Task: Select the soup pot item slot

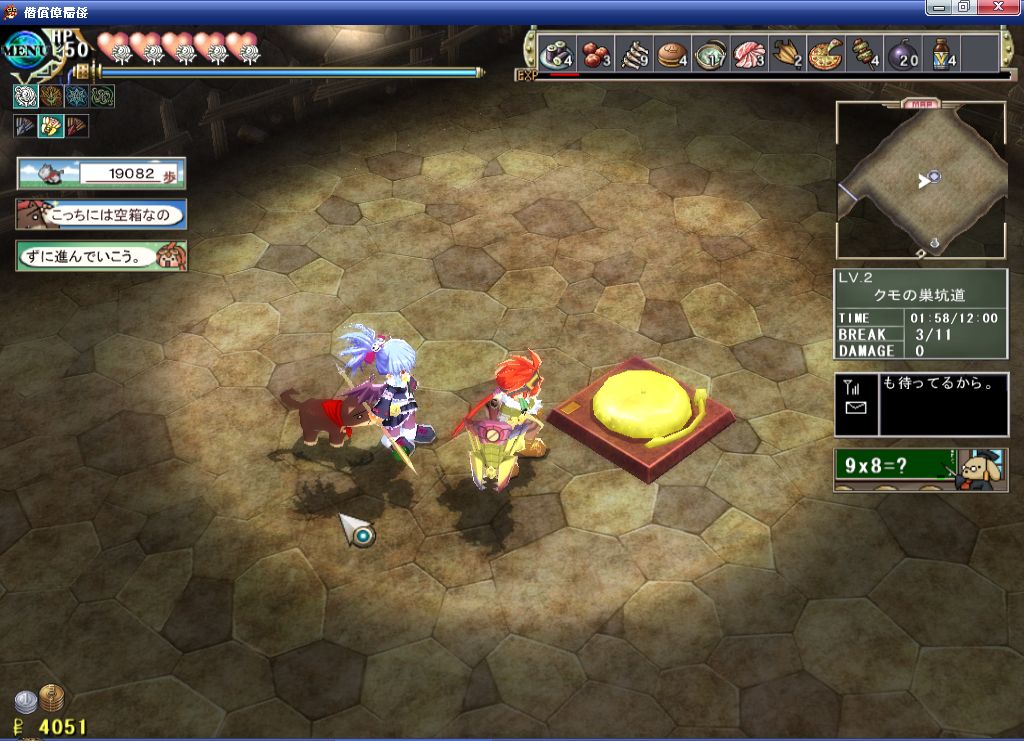Action: pos(713,54)
